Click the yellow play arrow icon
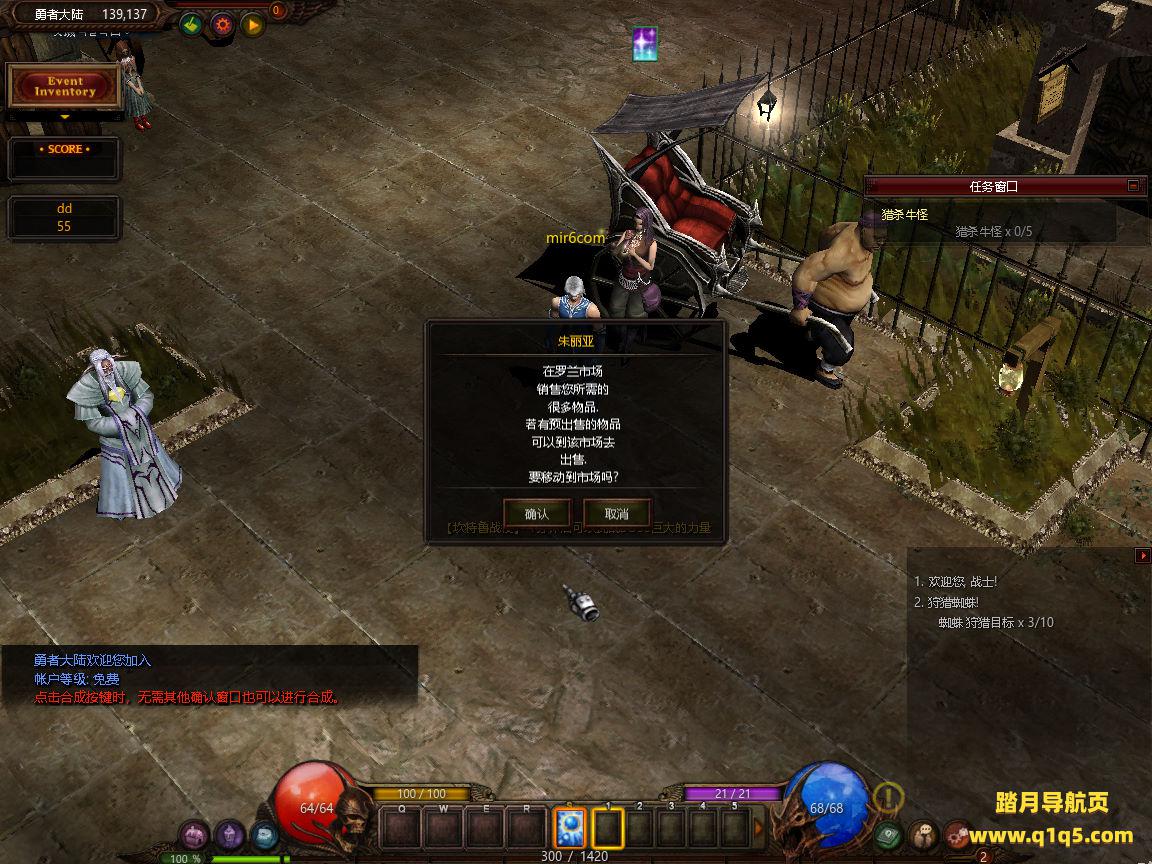The width and height of the screenshot is (1152, 864). (x=252, y=25)
